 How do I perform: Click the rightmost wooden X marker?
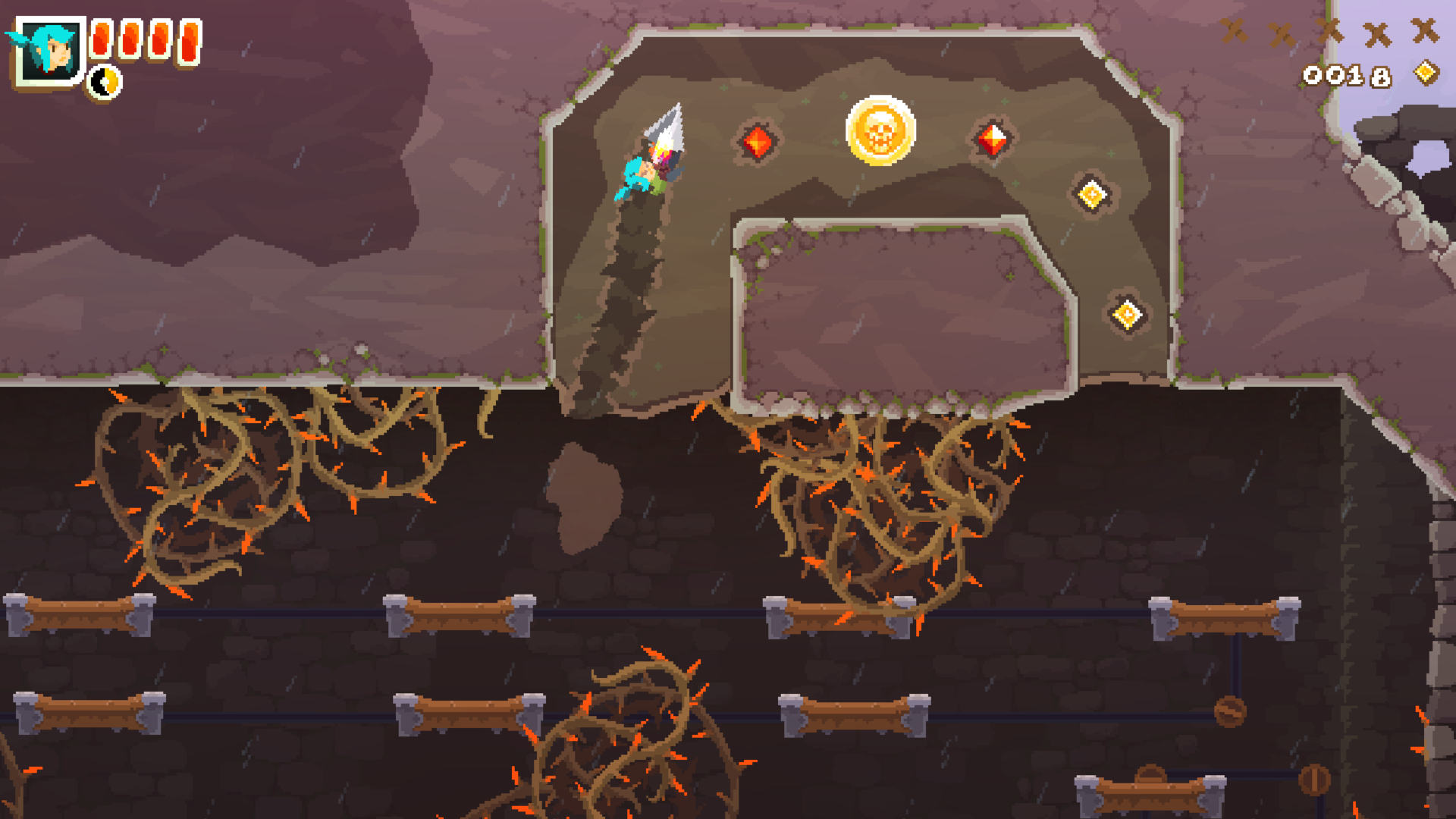point(1426,32)
